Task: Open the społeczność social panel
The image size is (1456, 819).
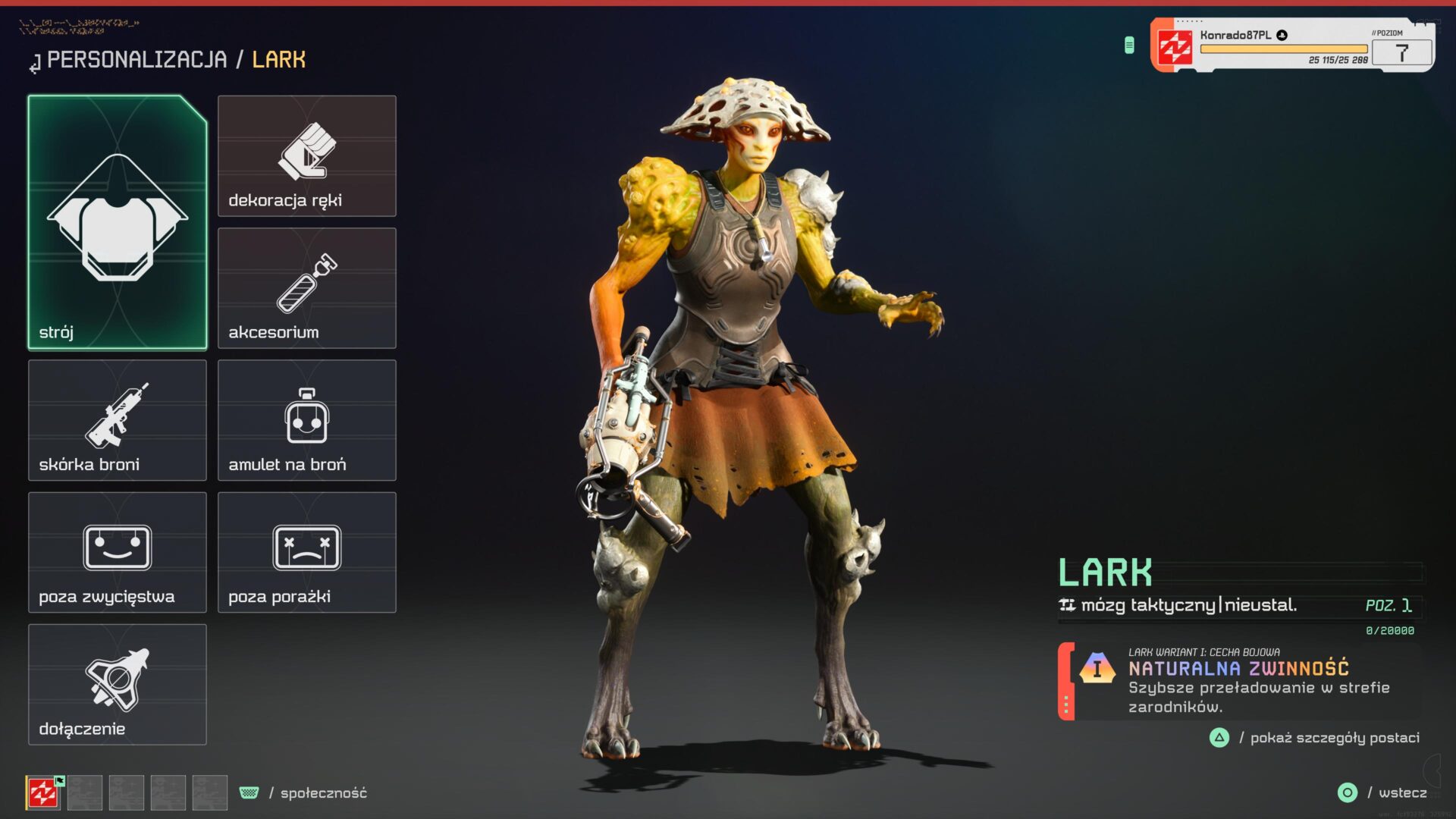Action: coord(323,792)
